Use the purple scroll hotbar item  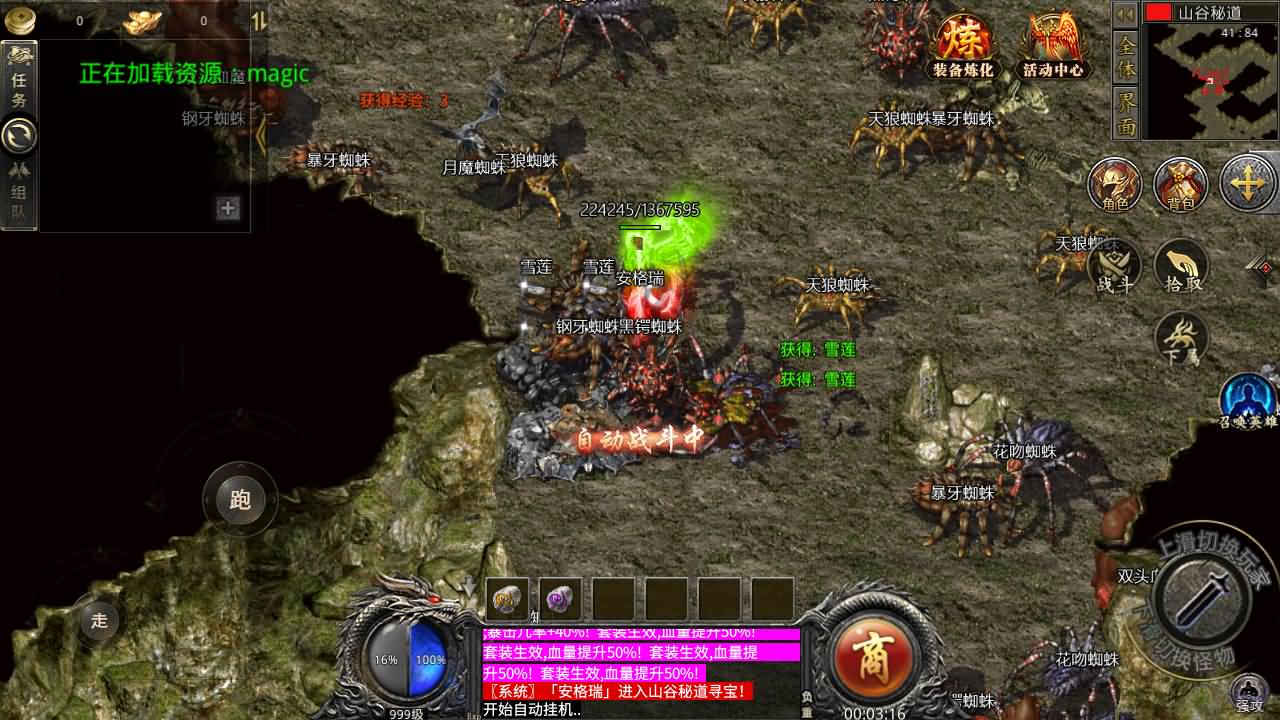click(x=560, y=598)
